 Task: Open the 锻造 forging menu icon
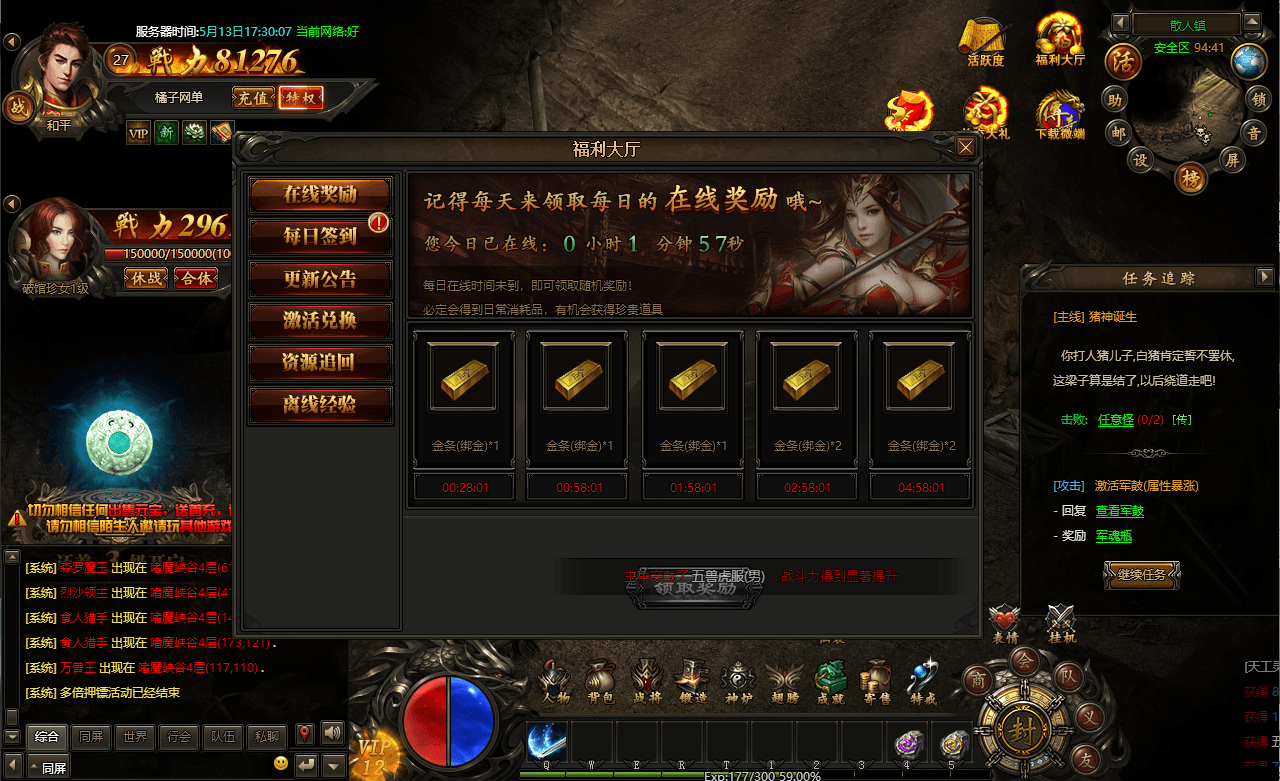692,681
